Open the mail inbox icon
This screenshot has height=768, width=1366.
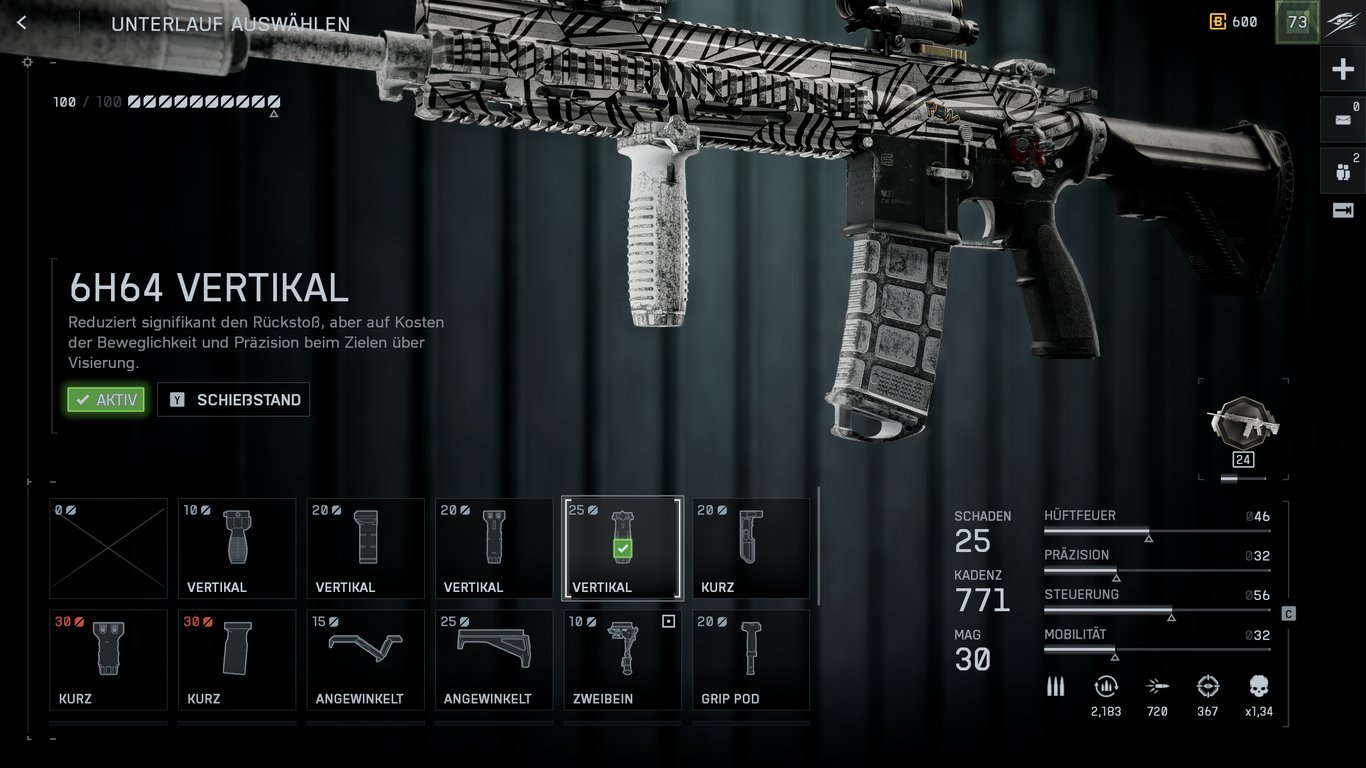(1344, 119)
